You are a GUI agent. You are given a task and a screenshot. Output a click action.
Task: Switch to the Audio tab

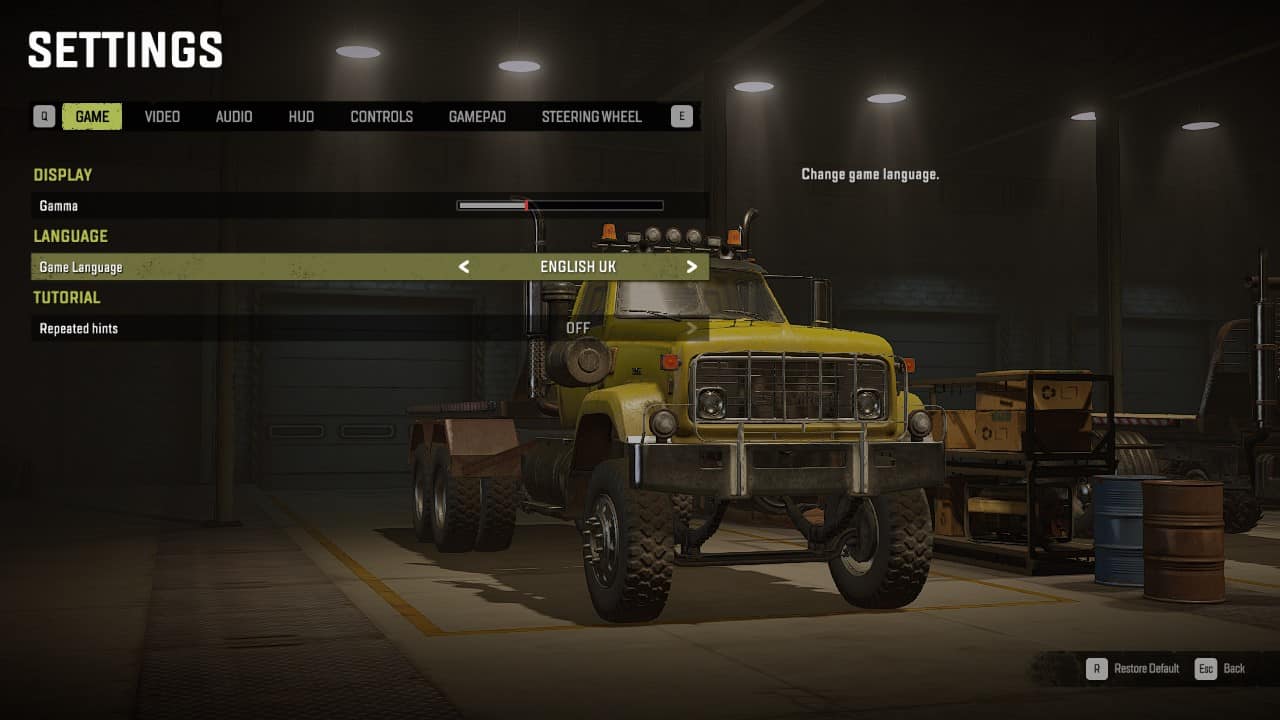[234, 117]
